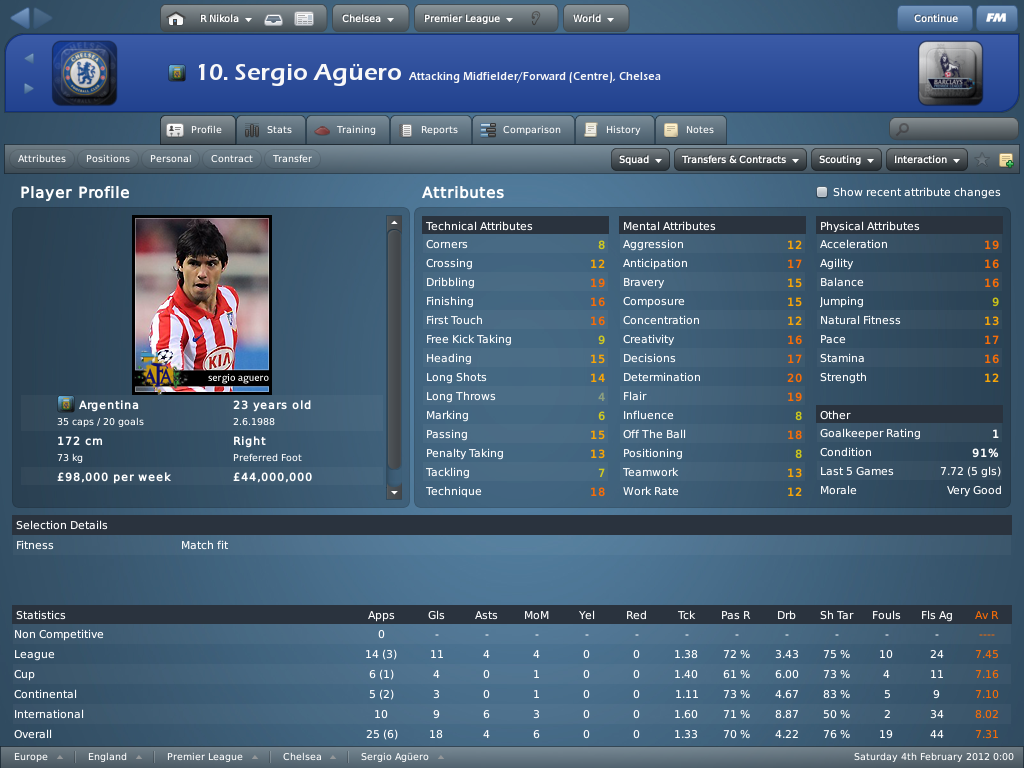
Task: Open the Interaction dropdown
Action: [927, 160]
